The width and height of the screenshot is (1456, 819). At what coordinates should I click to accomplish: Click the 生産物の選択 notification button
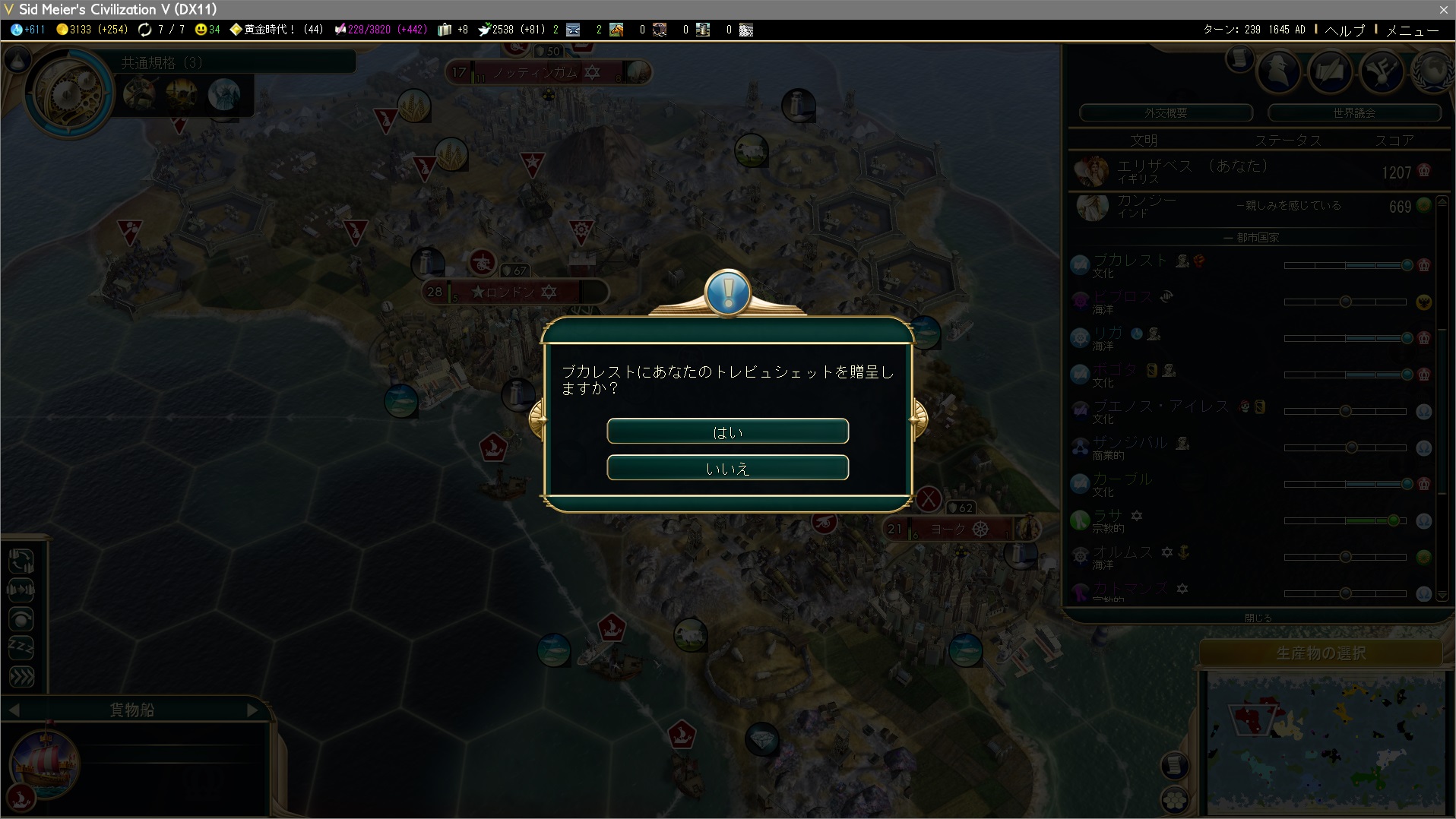click(x=1321, y=653)
